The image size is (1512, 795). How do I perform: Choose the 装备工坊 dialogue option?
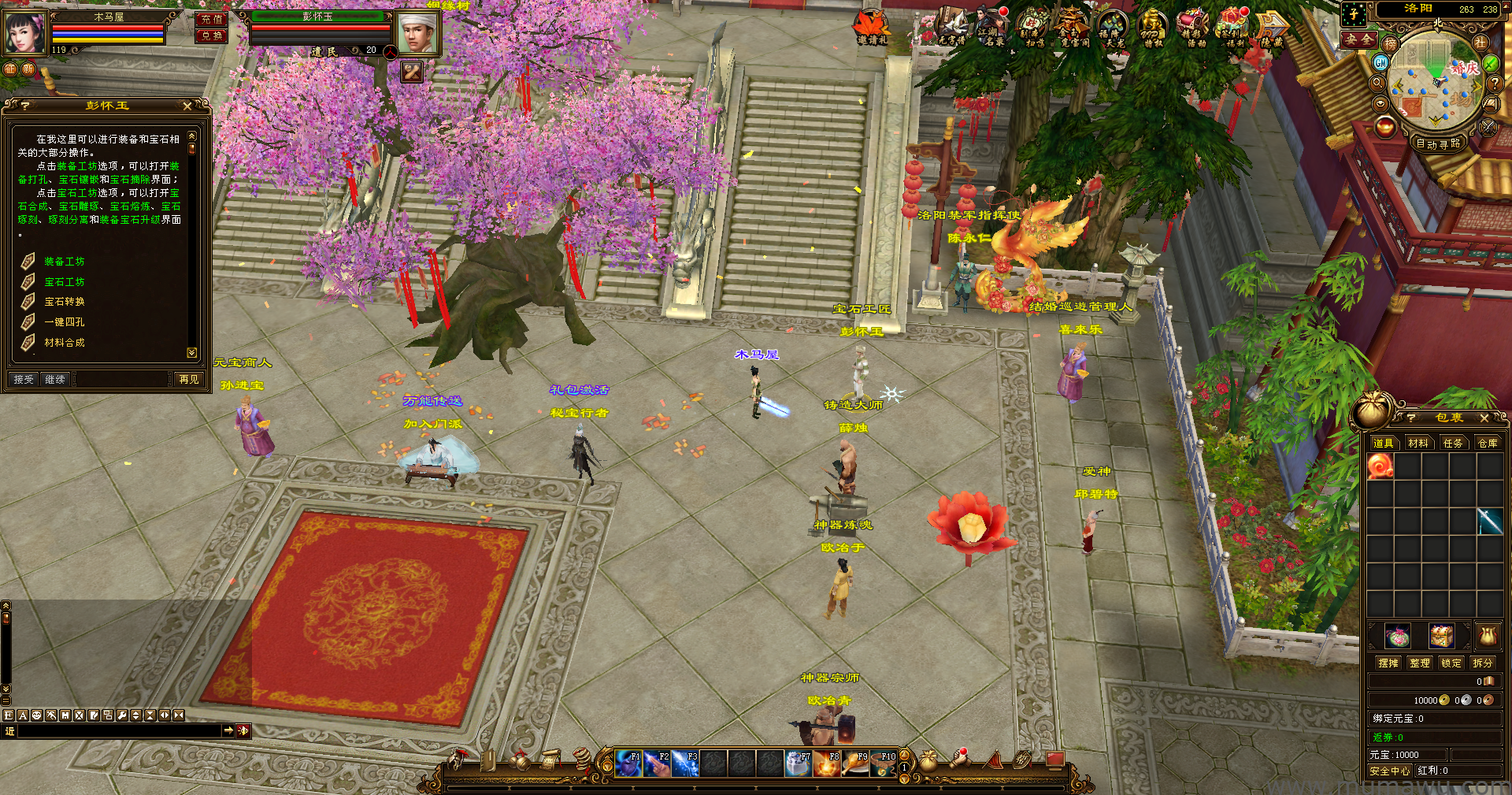64,262
